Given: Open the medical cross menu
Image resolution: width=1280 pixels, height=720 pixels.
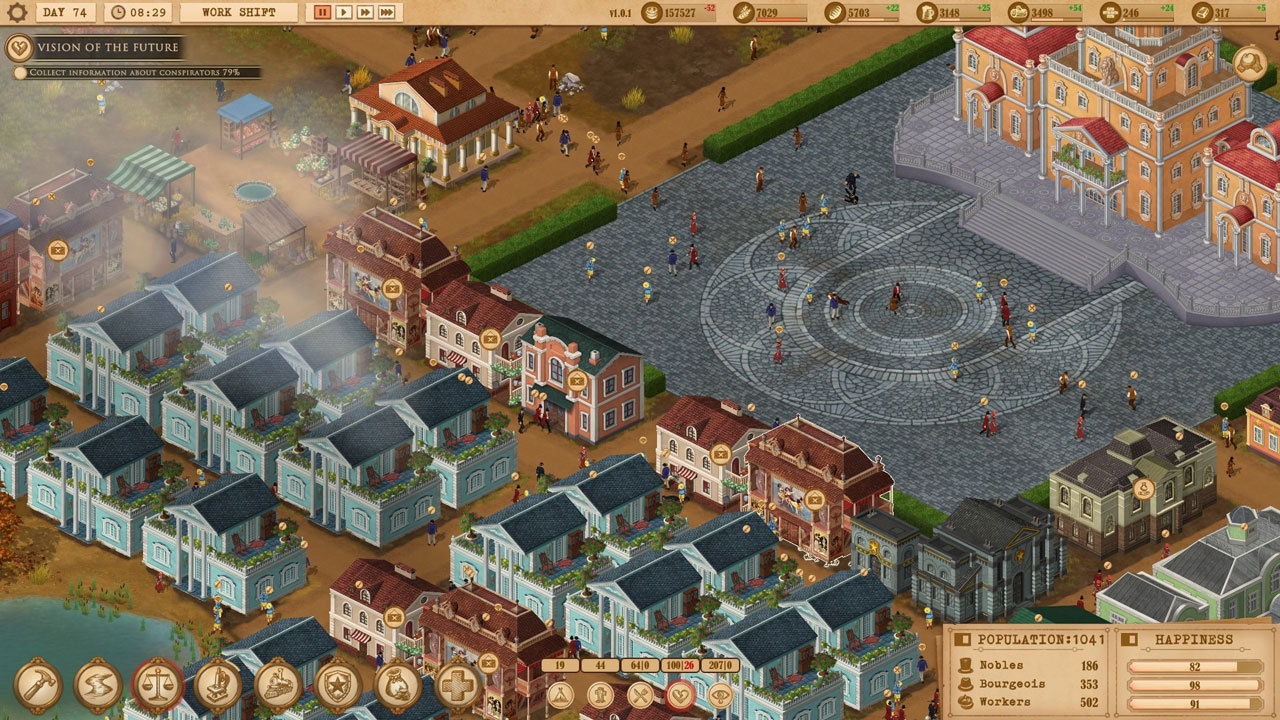Looking at the screenshot, I should point(458,685).
